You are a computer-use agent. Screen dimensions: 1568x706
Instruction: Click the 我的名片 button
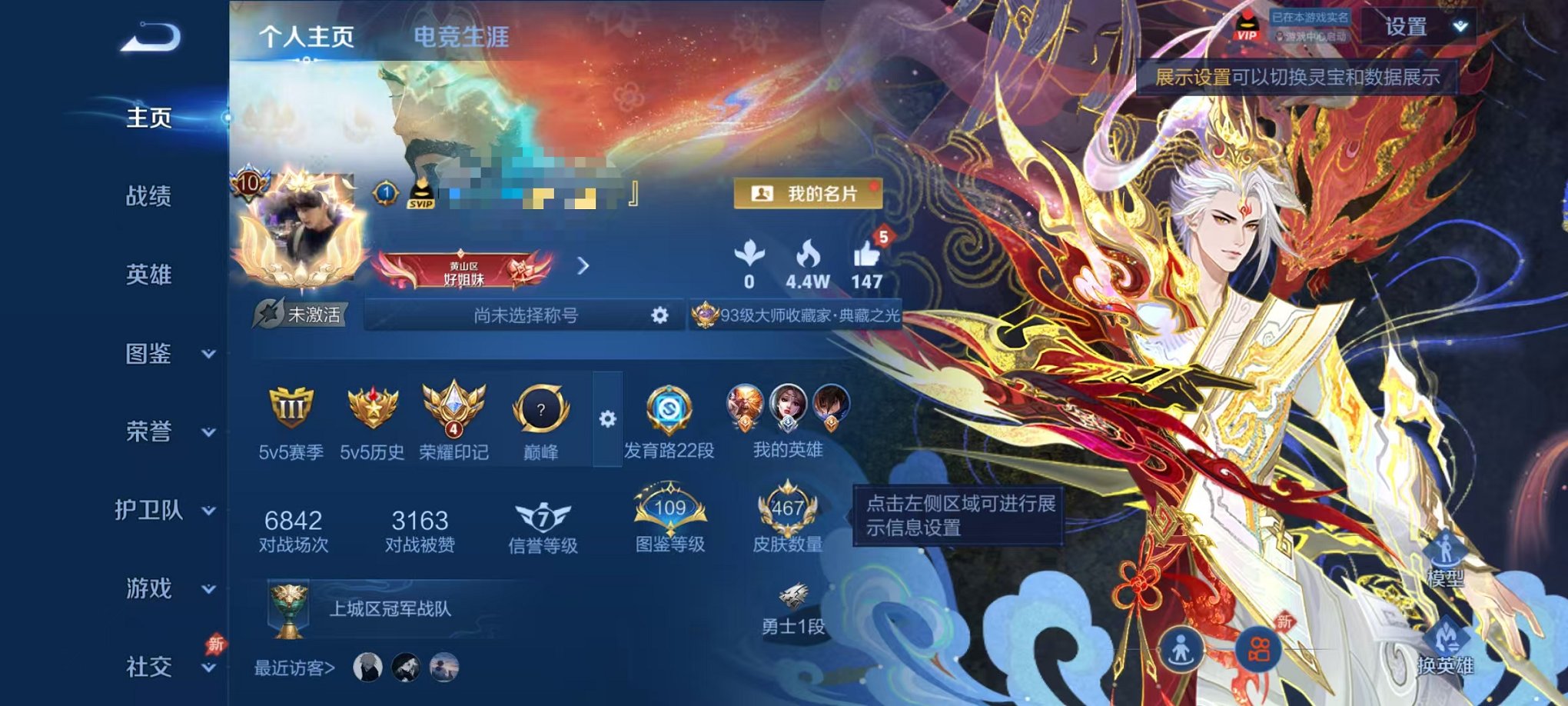pos(810,194)
